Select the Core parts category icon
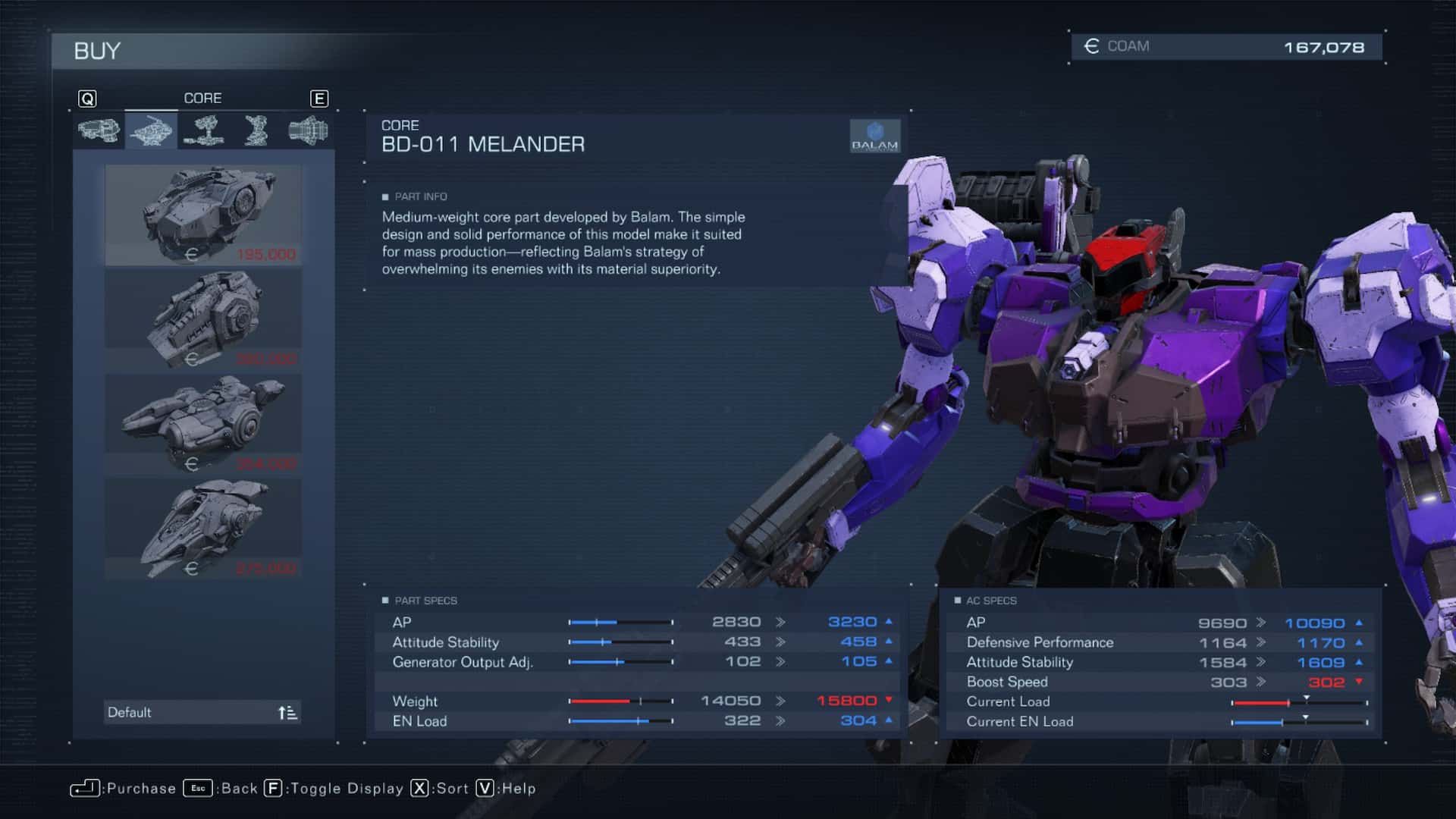Screen dimensions: 1456x819 tap(150, 129)
